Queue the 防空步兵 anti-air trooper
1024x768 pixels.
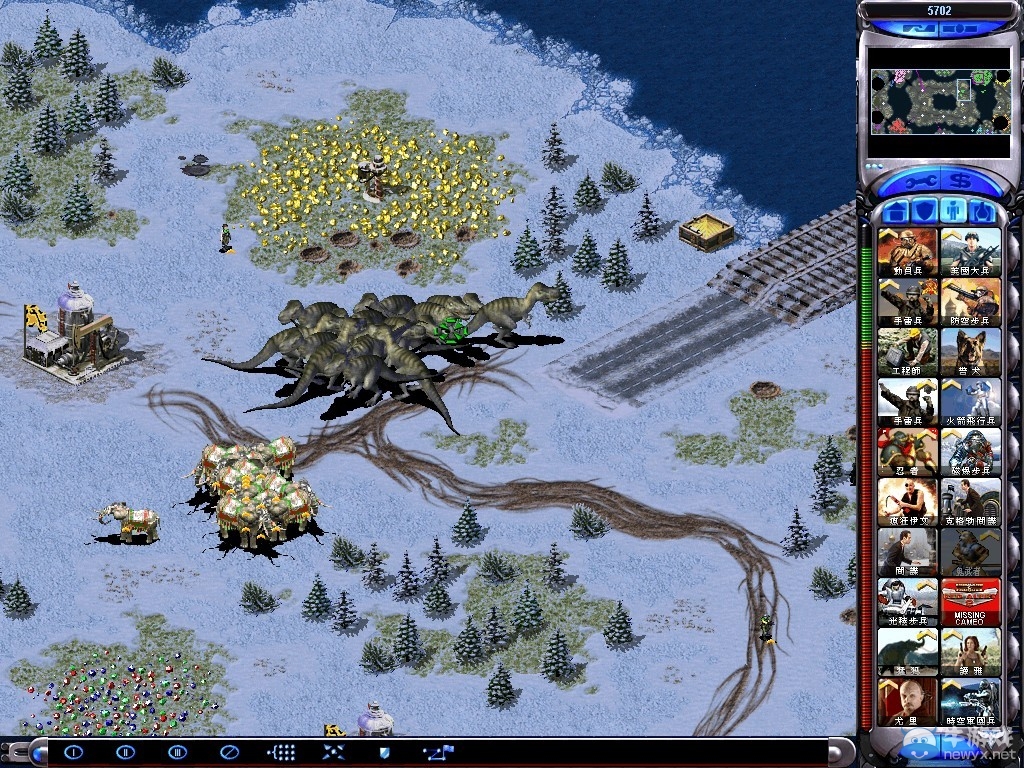970,302
